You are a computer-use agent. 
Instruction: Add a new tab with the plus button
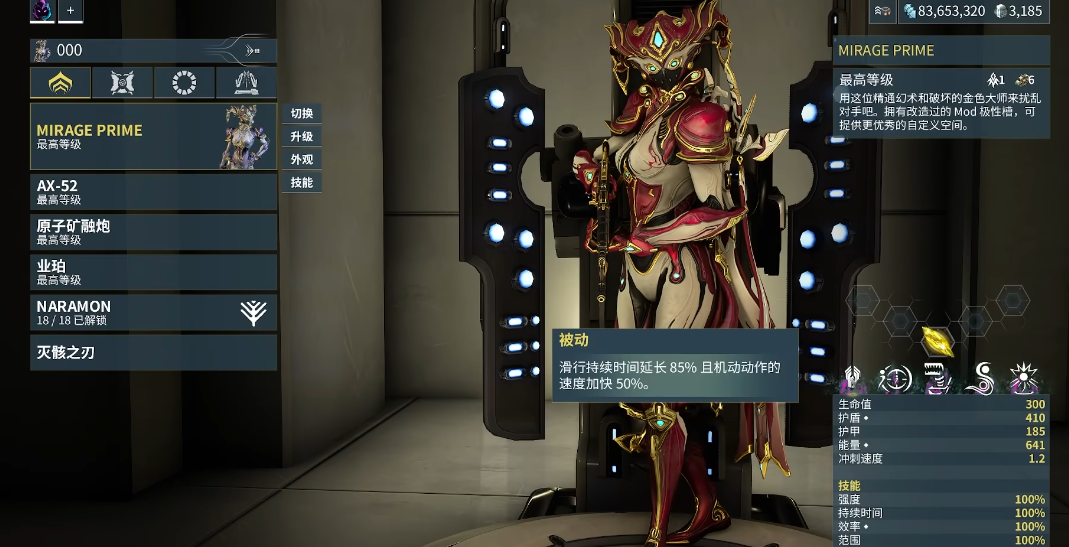tap(70, 11)
